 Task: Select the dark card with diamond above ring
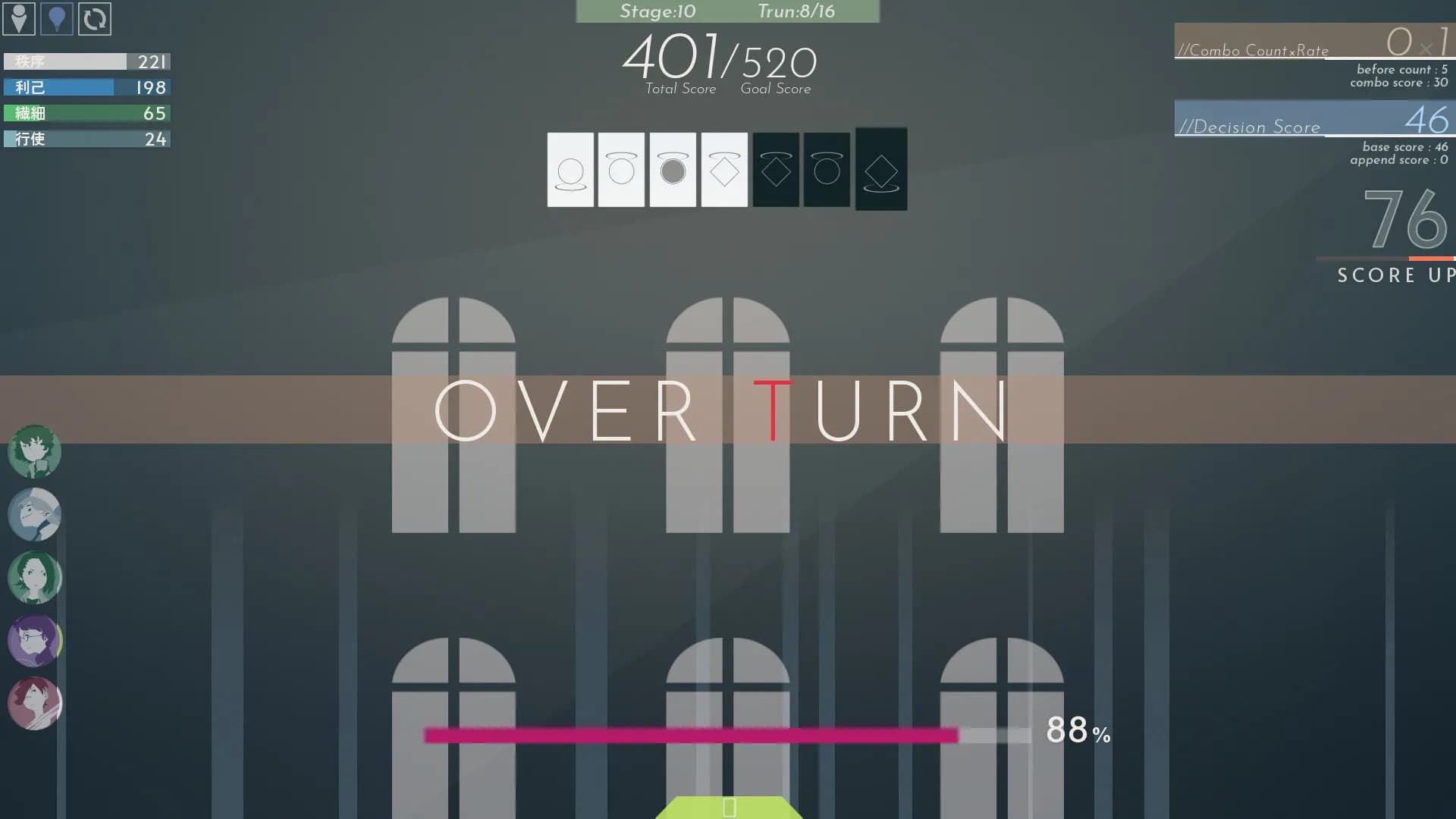coord(880,170)
